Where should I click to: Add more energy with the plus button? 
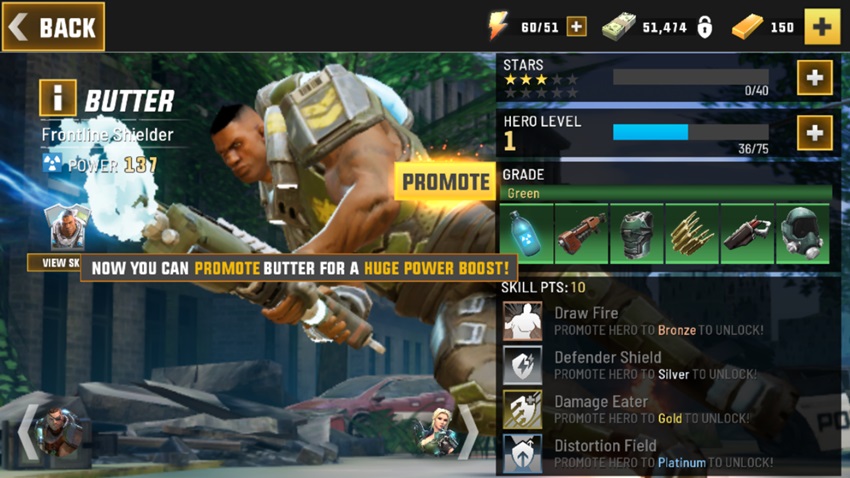pos(577,27)
